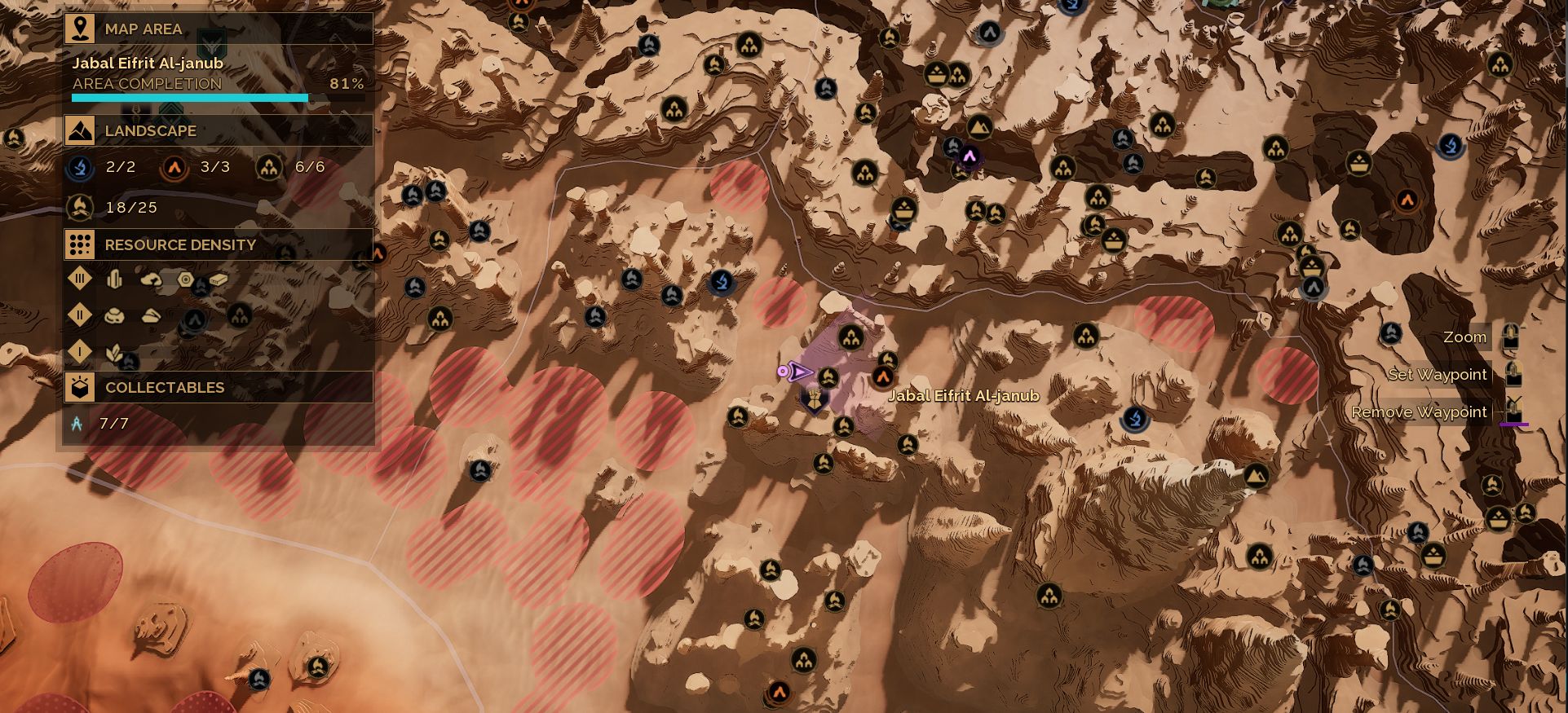Click the three-huts legend icon showing 6/6

pyautogui.click(x=268, y=168)
